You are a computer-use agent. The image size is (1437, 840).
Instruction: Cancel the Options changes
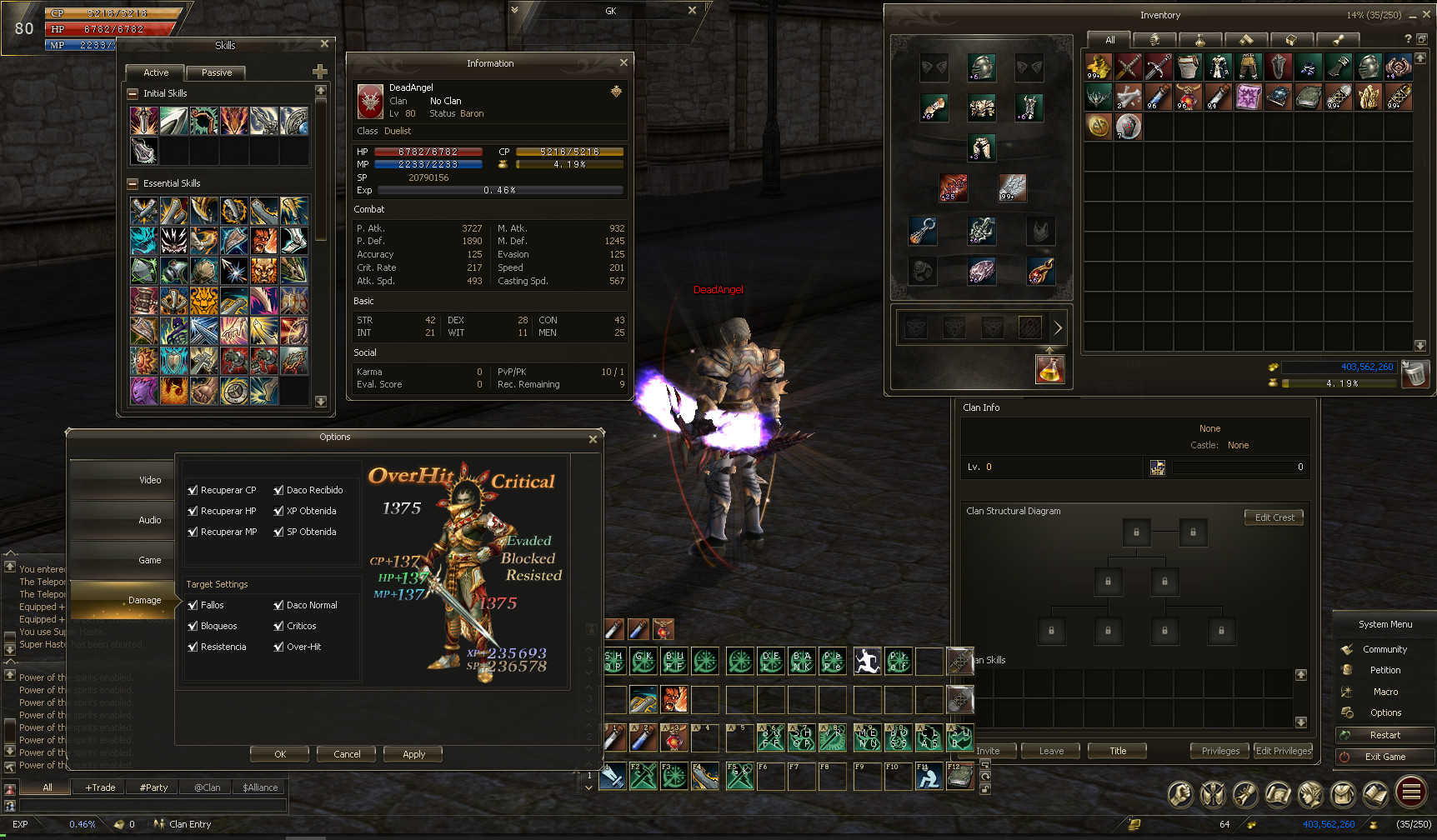point(347,754)
